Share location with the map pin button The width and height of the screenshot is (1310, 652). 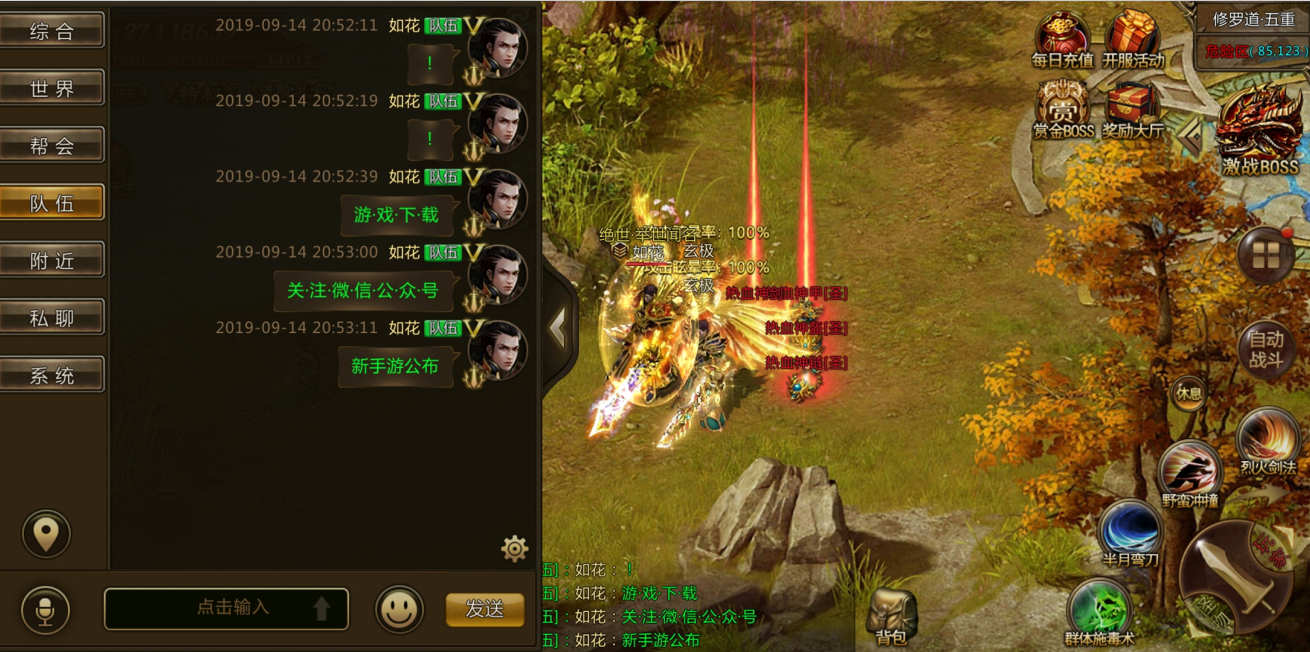46,534
